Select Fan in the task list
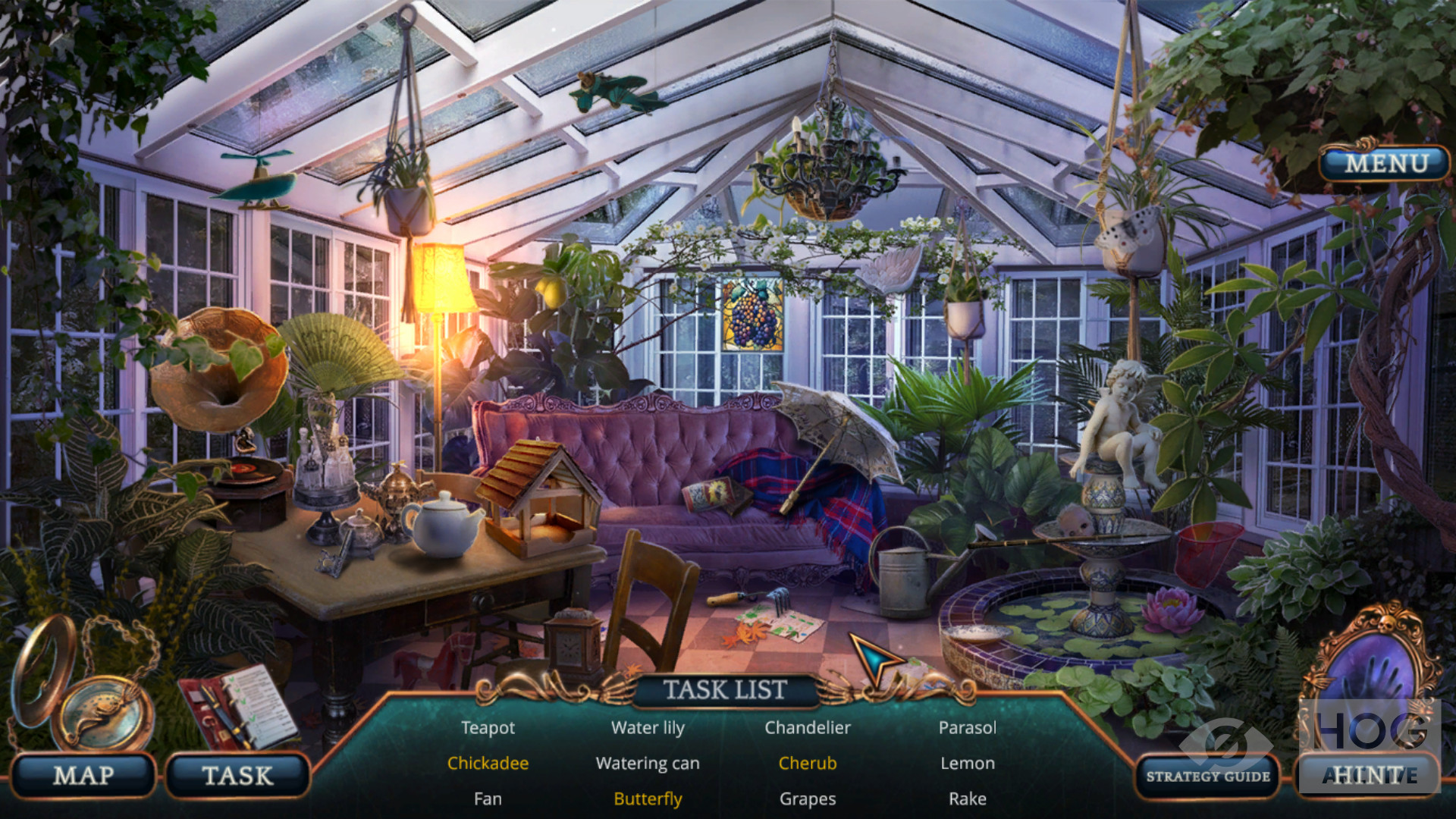Image resolution: width=1456 pixels, height=819 pixels. 488,799
